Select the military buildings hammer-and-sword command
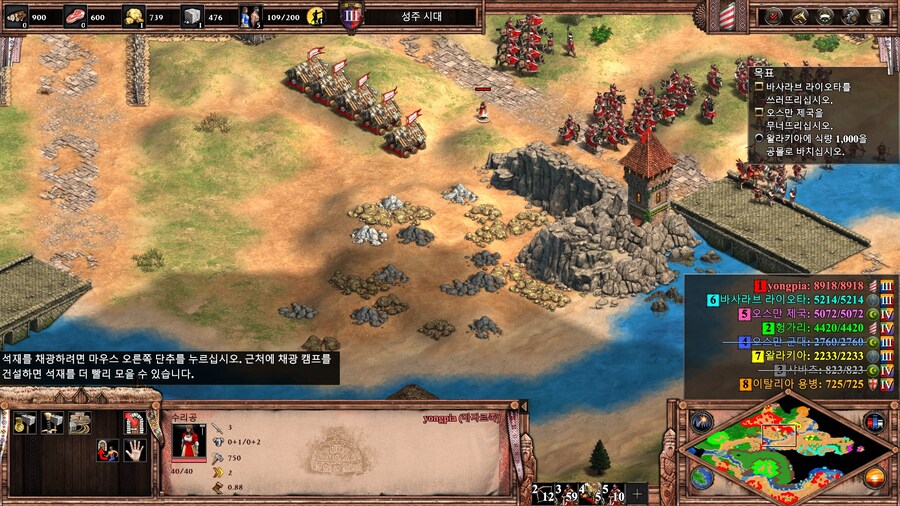Screen dimensions: 900x506 pos(52,422)
